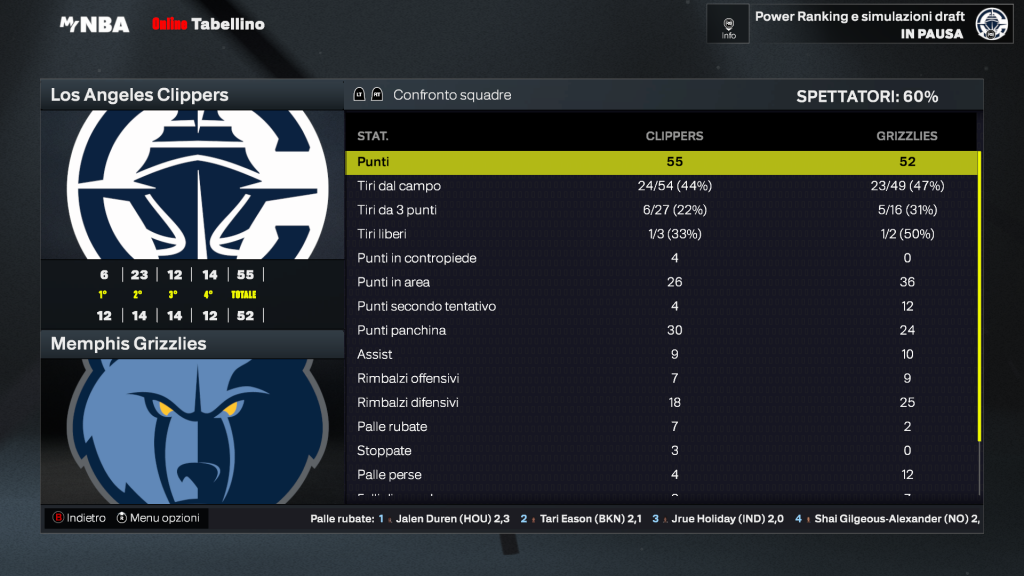The height and width of the screenshot is (576, 1024).
Task: Select the Rimbalzi offensivi row
Action: tap(660, 378)
